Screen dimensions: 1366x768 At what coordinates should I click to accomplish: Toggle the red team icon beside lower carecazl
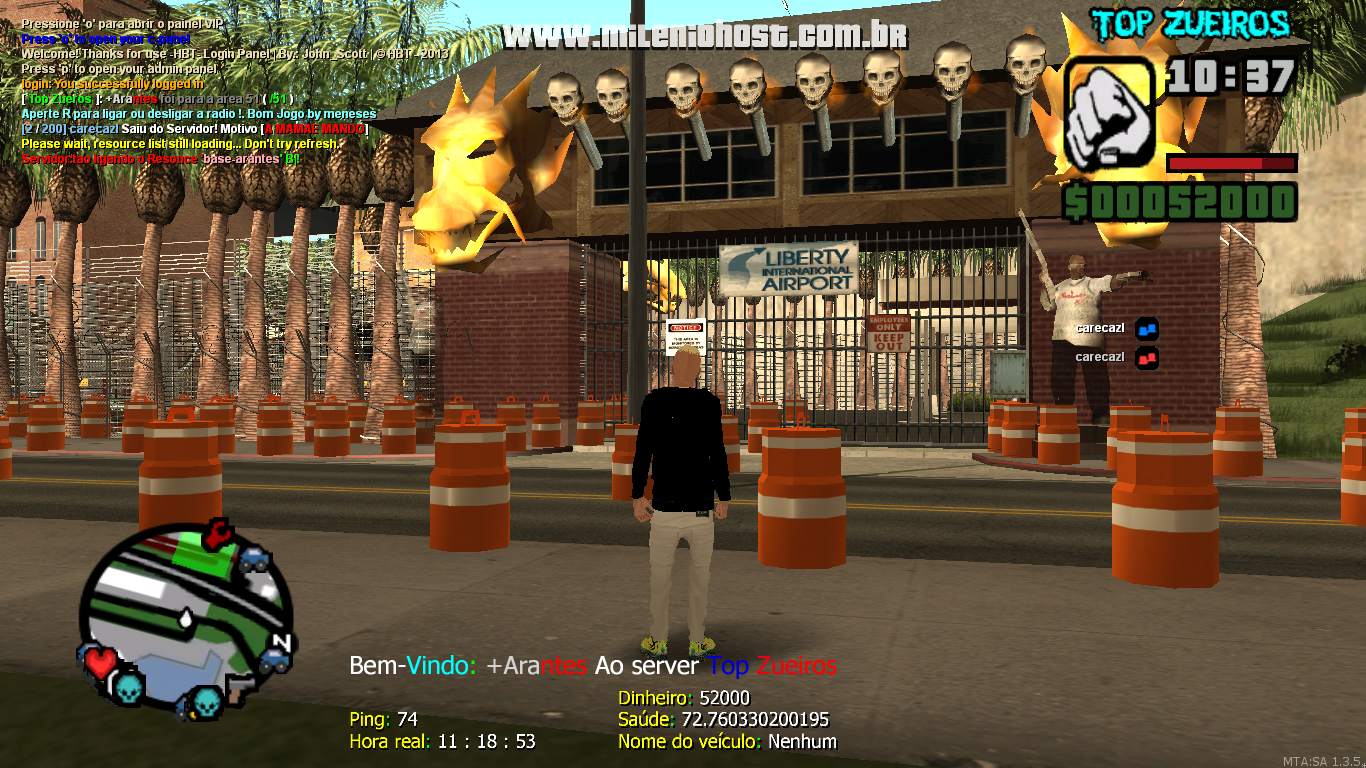(1146, 357)
